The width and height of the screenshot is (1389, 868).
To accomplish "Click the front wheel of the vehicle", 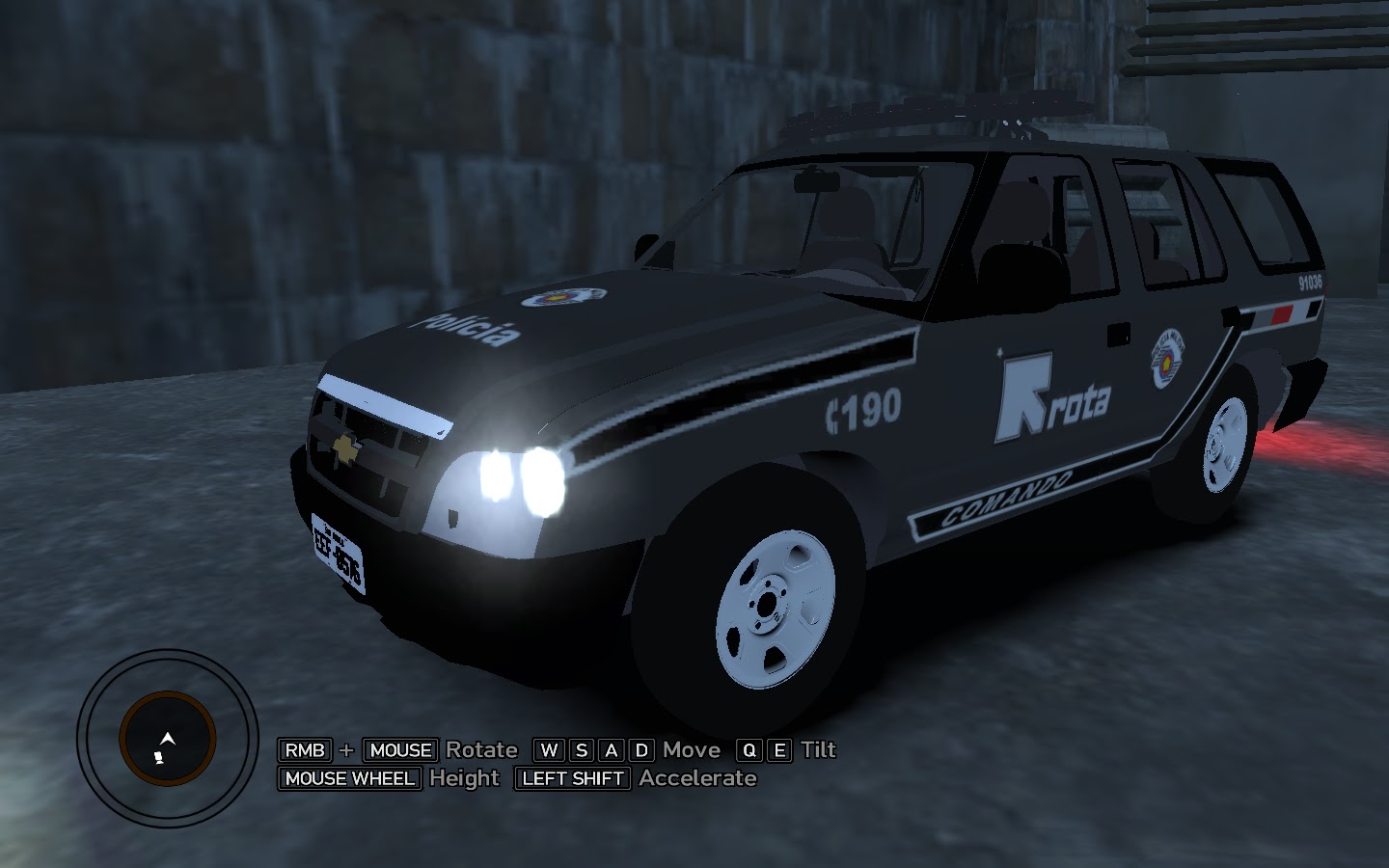I will point(772,603).
